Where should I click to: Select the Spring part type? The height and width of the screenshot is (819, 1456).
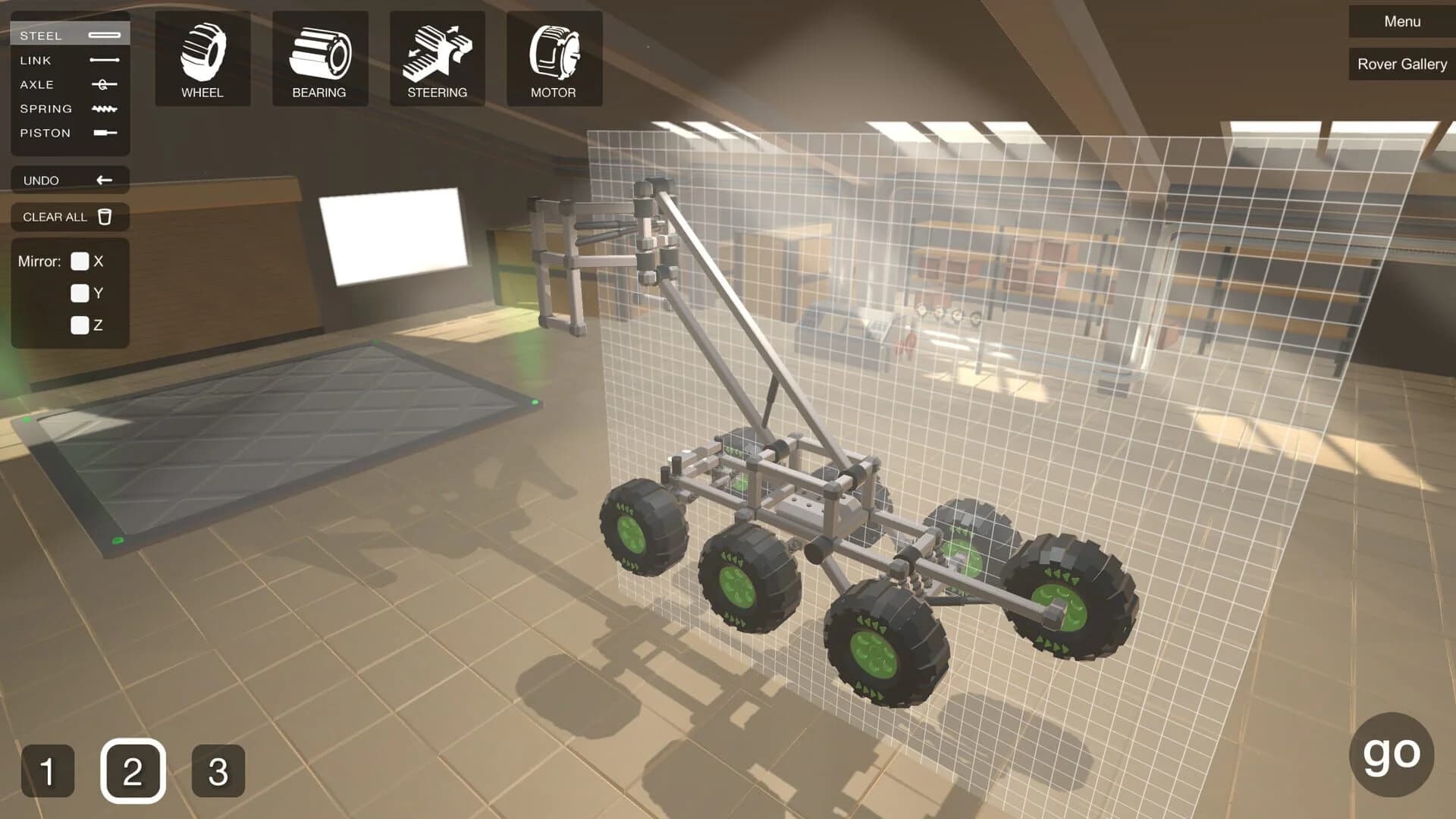point(68,108)
